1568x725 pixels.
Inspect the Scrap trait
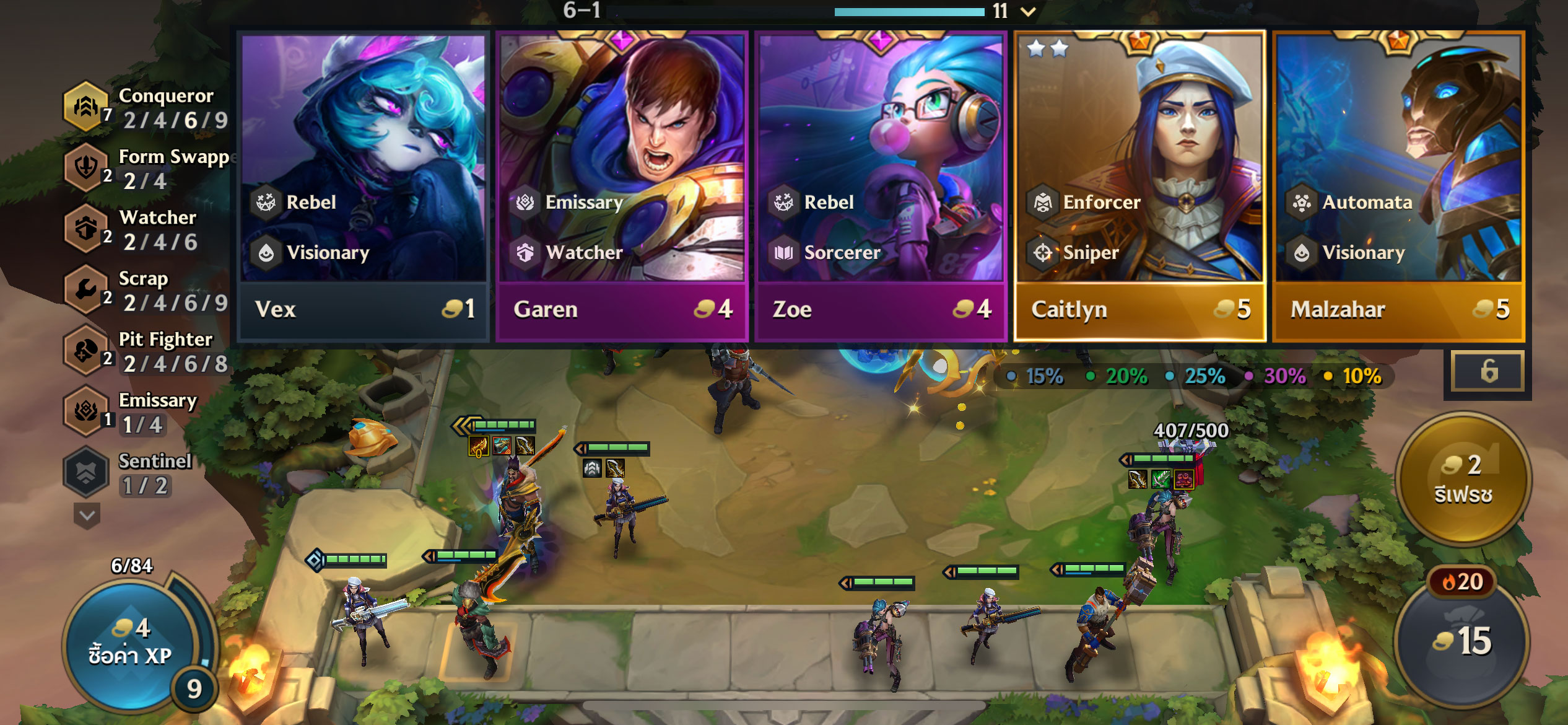pyautogui.click(x=85, y=289)
